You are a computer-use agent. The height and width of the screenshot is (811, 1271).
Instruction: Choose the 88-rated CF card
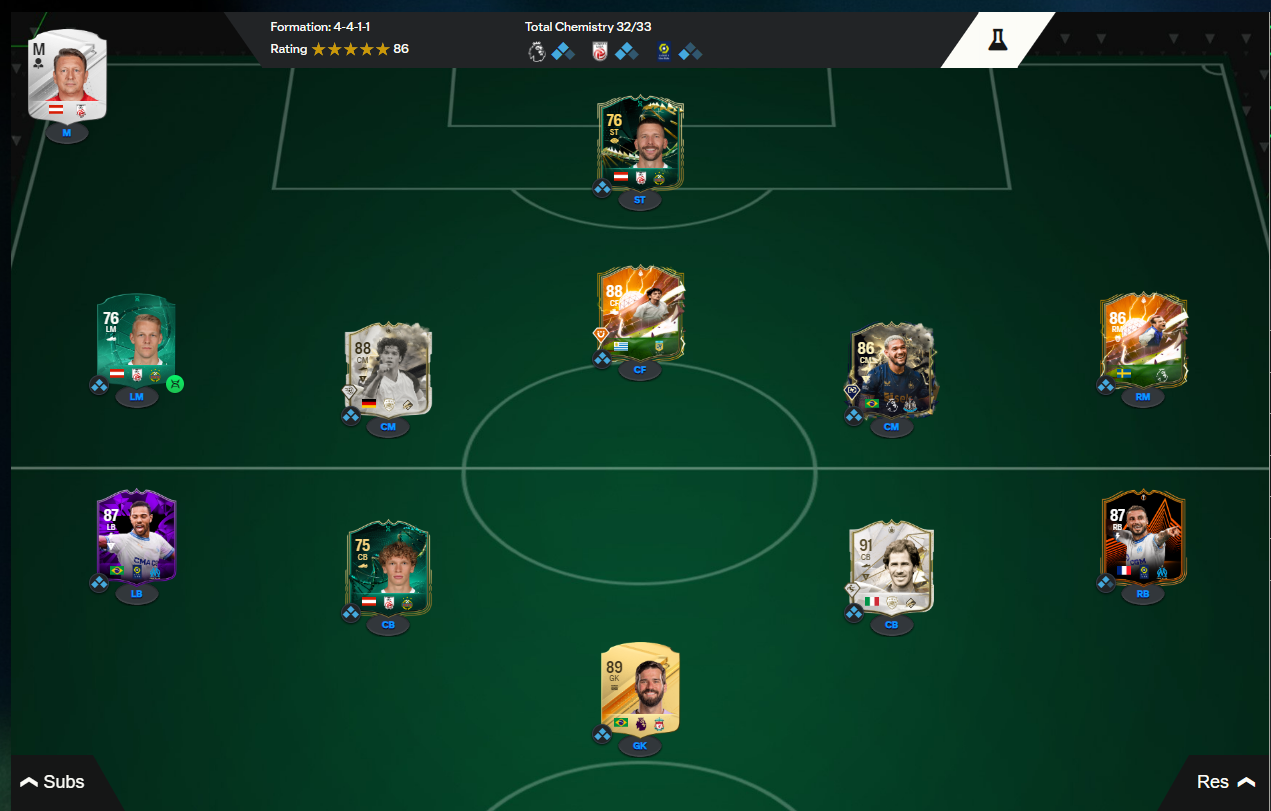(640, 313)
